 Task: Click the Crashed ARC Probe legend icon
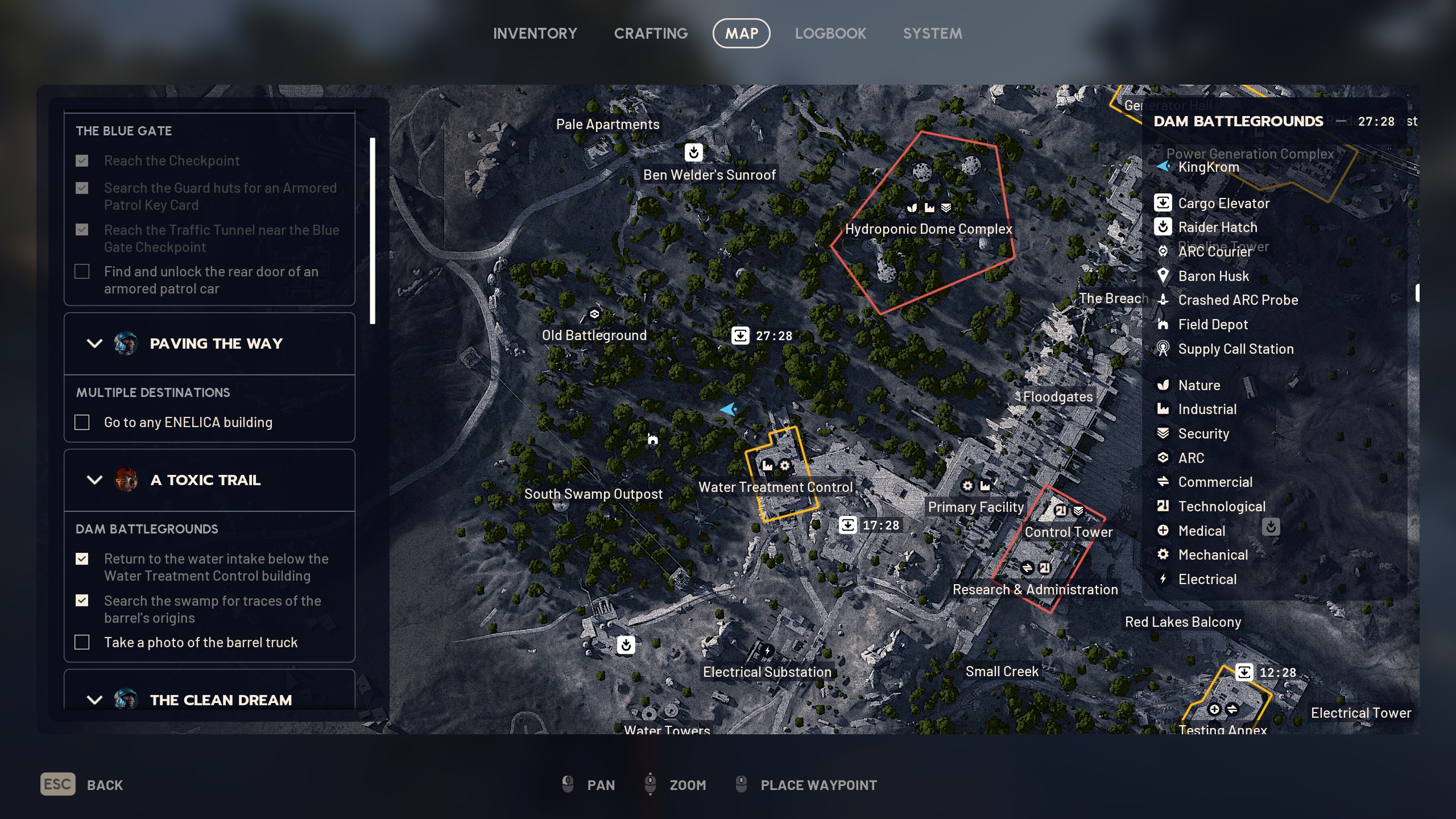click(x=1163, y=300)
